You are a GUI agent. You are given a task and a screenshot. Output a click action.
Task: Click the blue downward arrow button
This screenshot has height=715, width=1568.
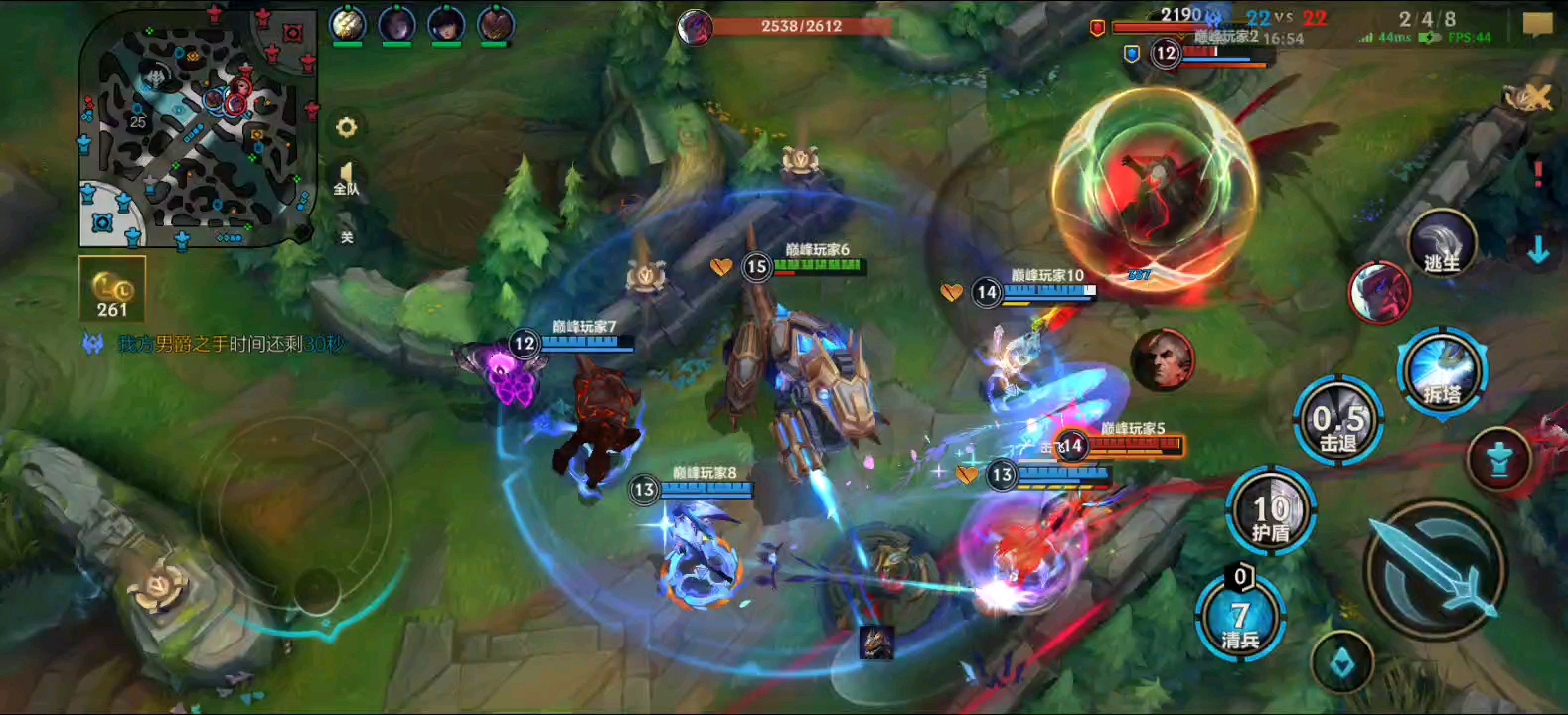coord(1538,250)
